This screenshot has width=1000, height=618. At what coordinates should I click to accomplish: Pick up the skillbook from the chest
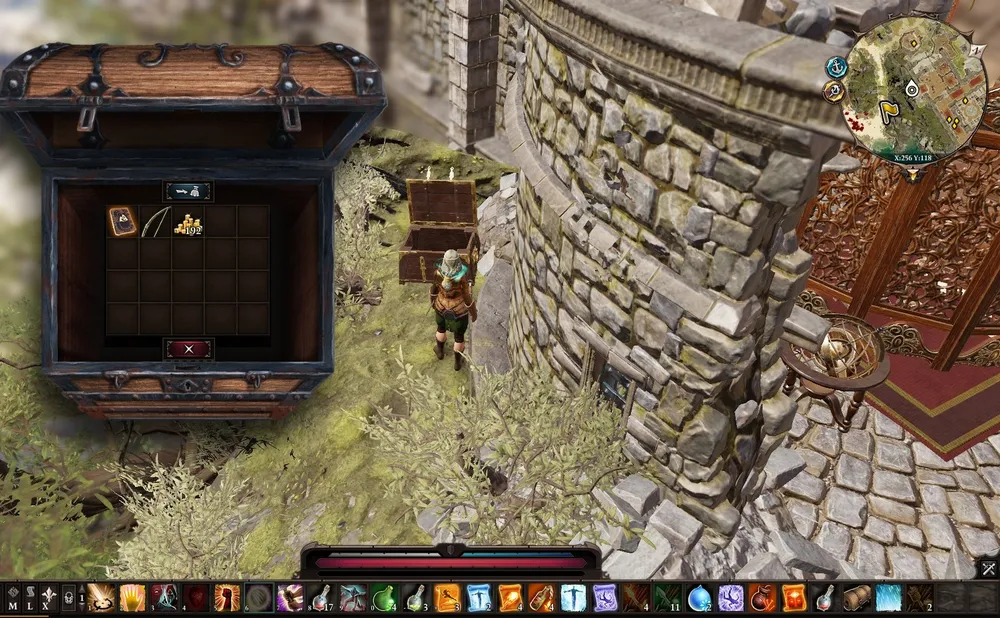tap(122, 221)
